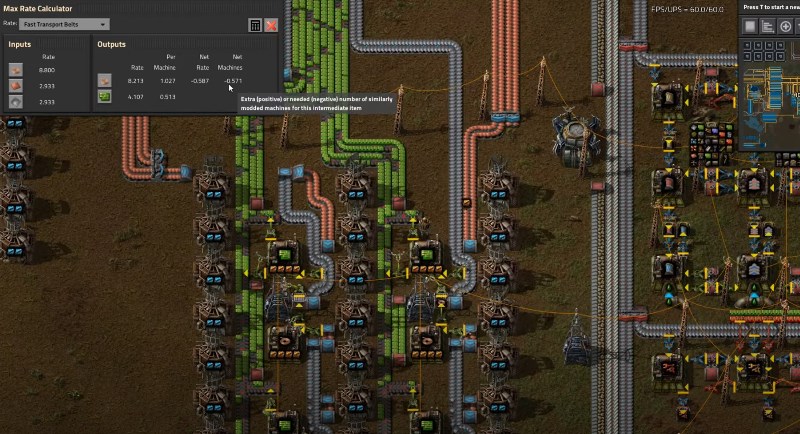
Task: Close the Max Rate Calculator panel
Action: tap(271, 25)
